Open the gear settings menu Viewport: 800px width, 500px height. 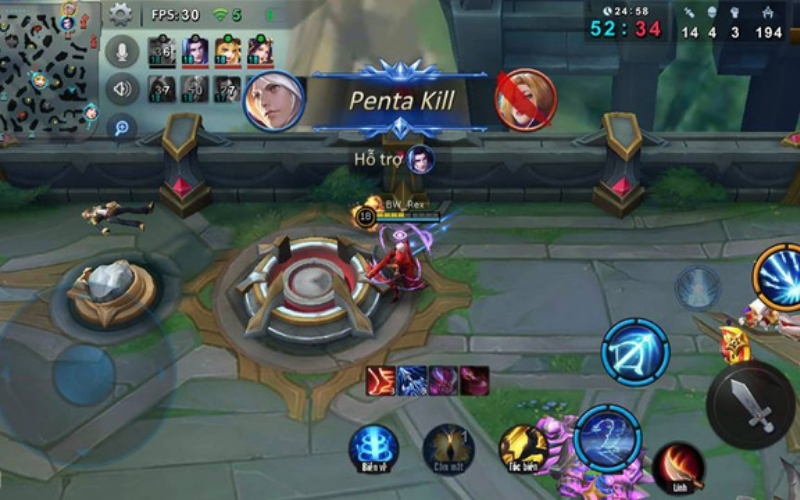tap(121, 14)
